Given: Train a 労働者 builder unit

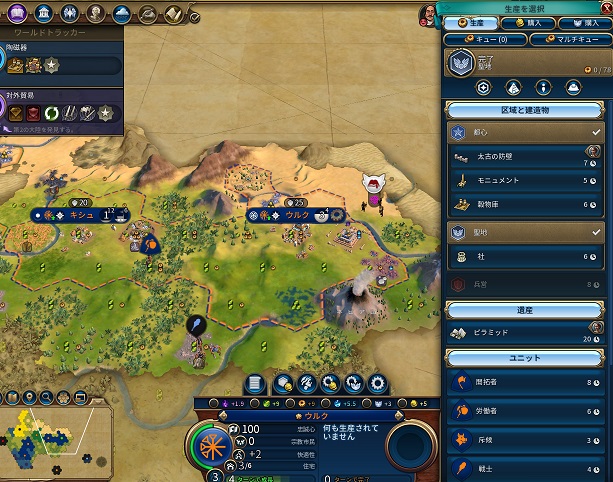Looking at the screenshot, I should point(519,410).
